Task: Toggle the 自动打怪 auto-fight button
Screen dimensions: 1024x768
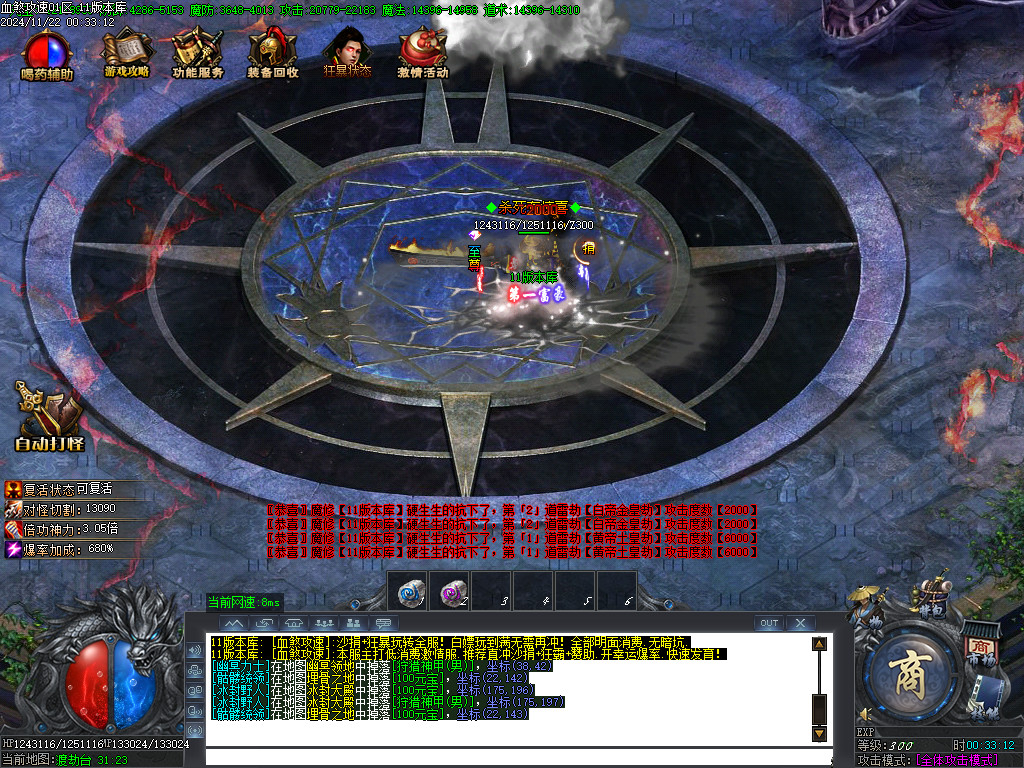Action: coord(48,415)
